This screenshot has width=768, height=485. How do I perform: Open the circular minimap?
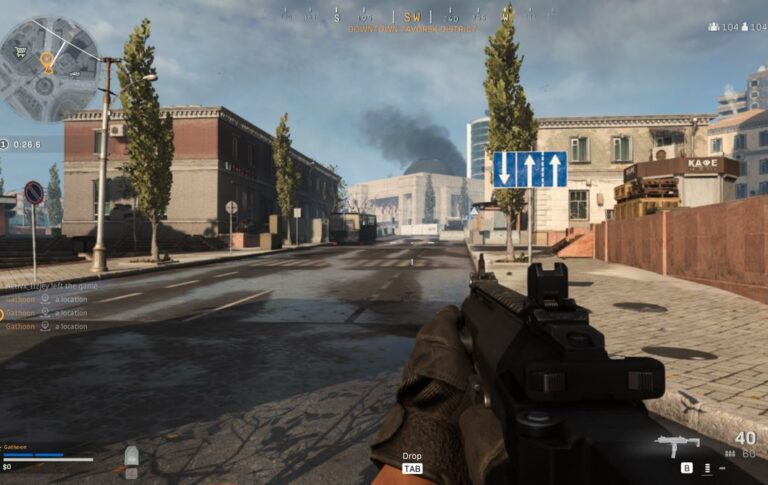pos(49,68)
